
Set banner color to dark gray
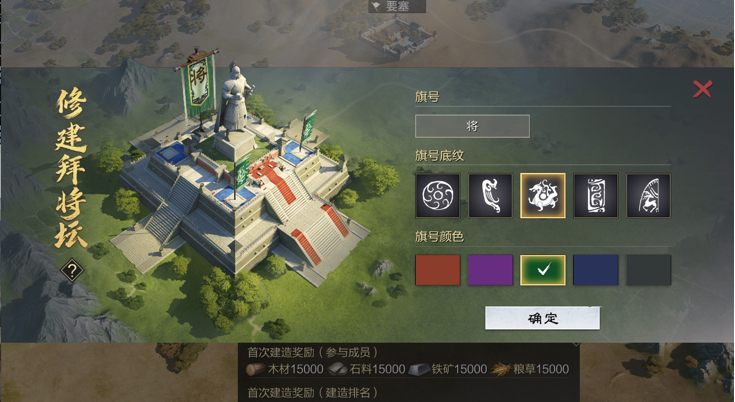(648, 270)
